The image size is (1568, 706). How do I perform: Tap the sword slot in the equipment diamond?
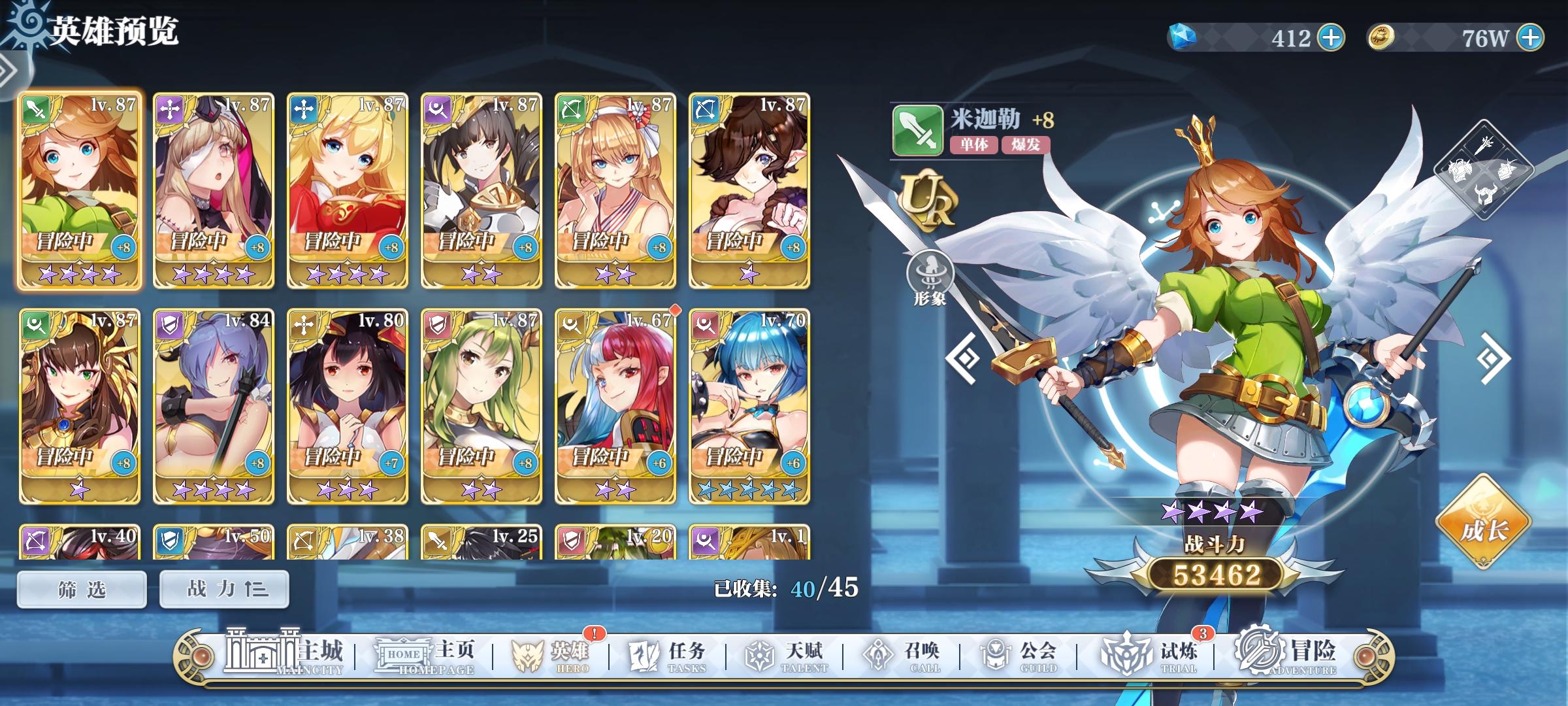pos(1484,145)
